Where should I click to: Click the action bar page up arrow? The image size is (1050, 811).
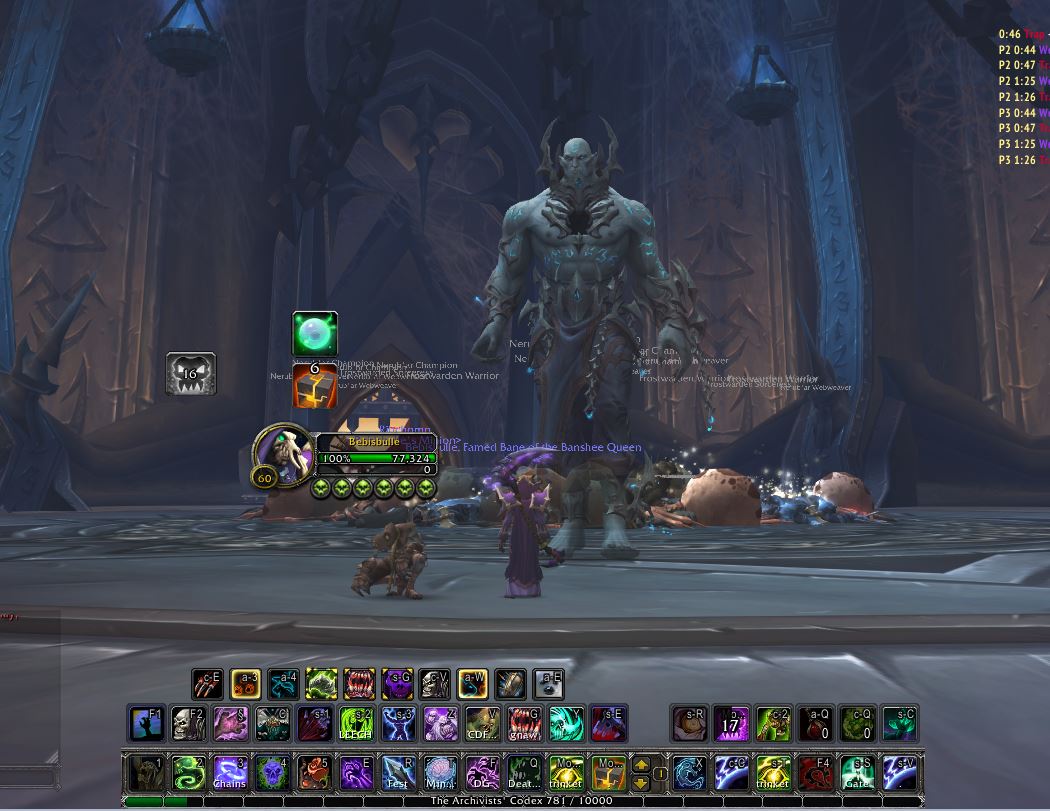coord(640,764)
